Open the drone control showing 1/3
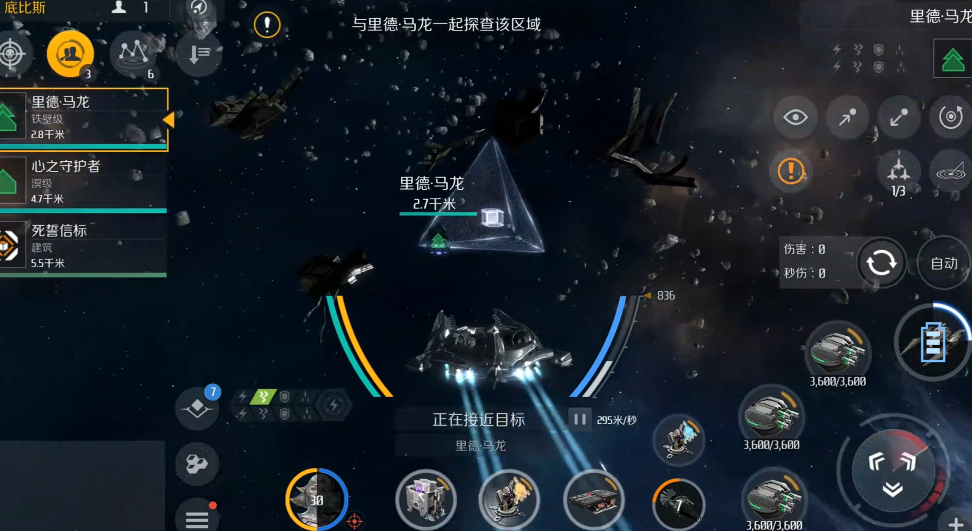 (x=898, y=171)
